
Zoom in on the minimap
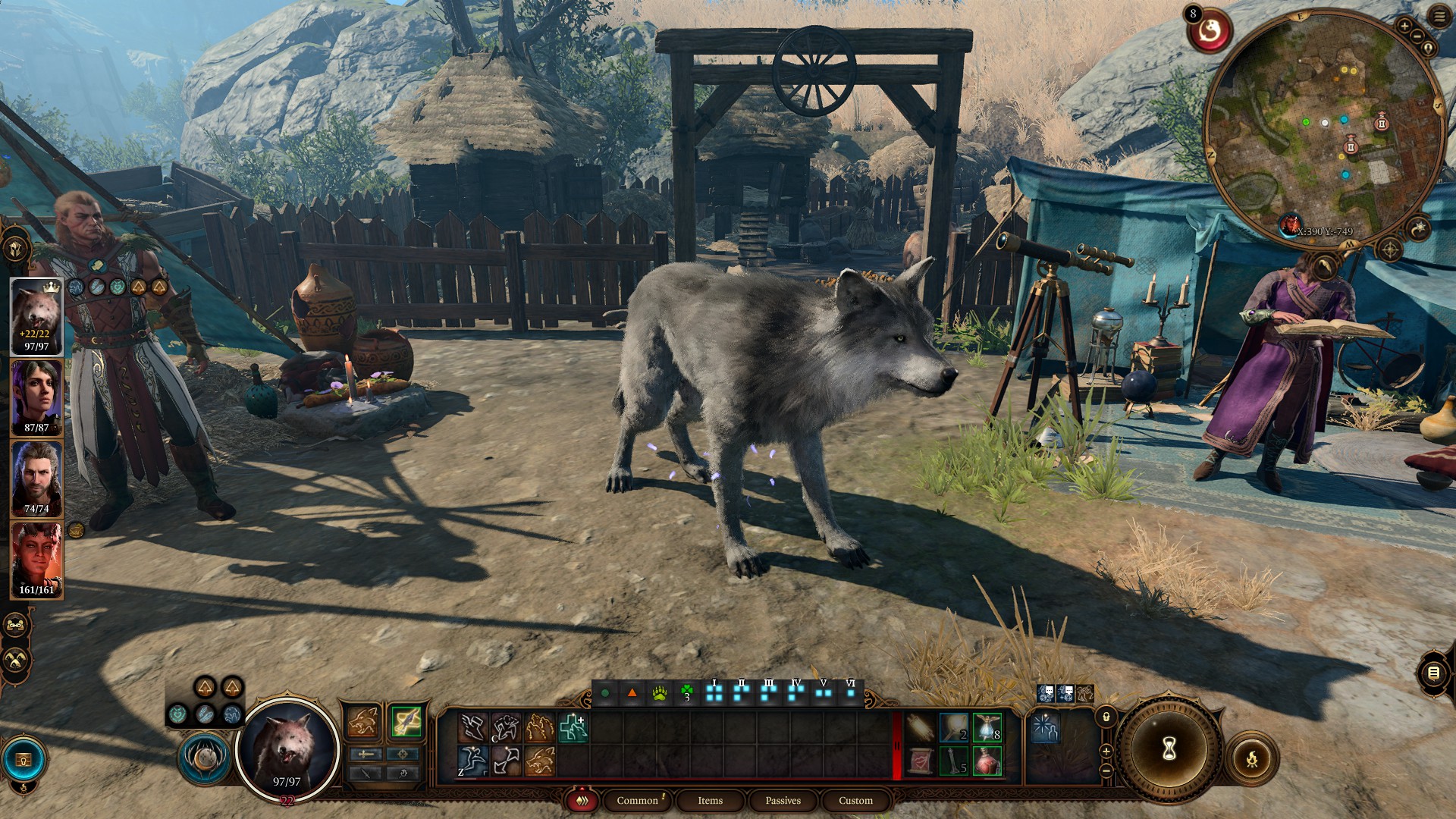click(1404, 27)
